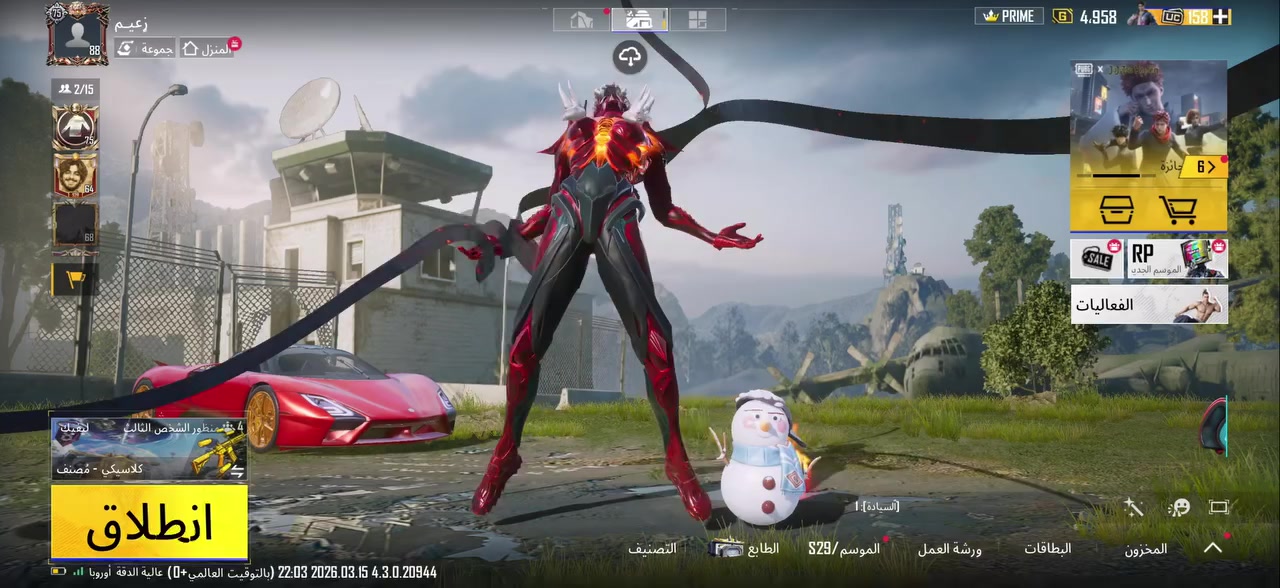Open the shopping cart shop icon
The height and width of the screenshot is (588, 1280).
pos(1178,210)
